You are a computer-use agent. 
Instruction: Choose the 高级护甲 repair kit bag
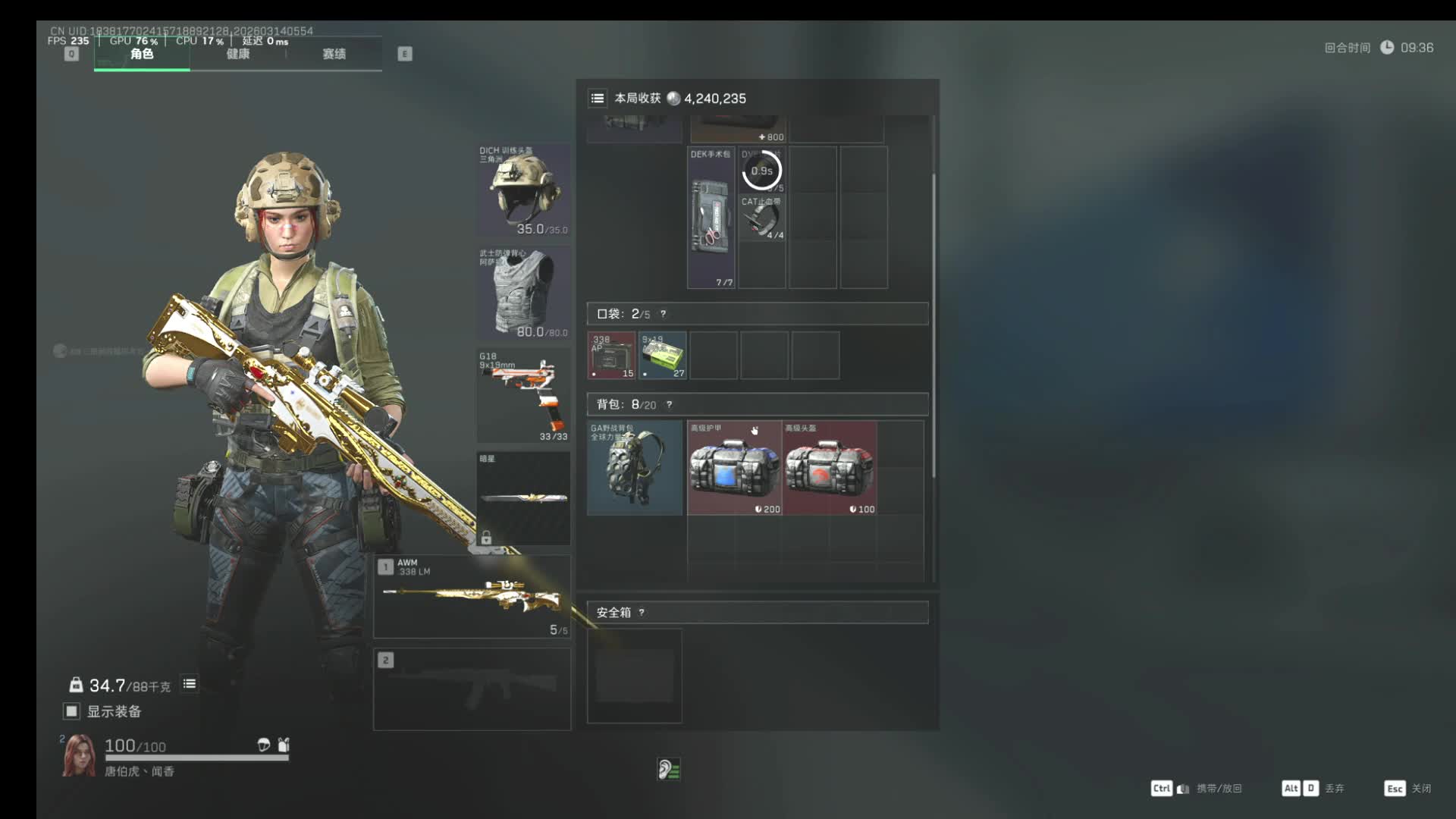(x=734, y=468)
